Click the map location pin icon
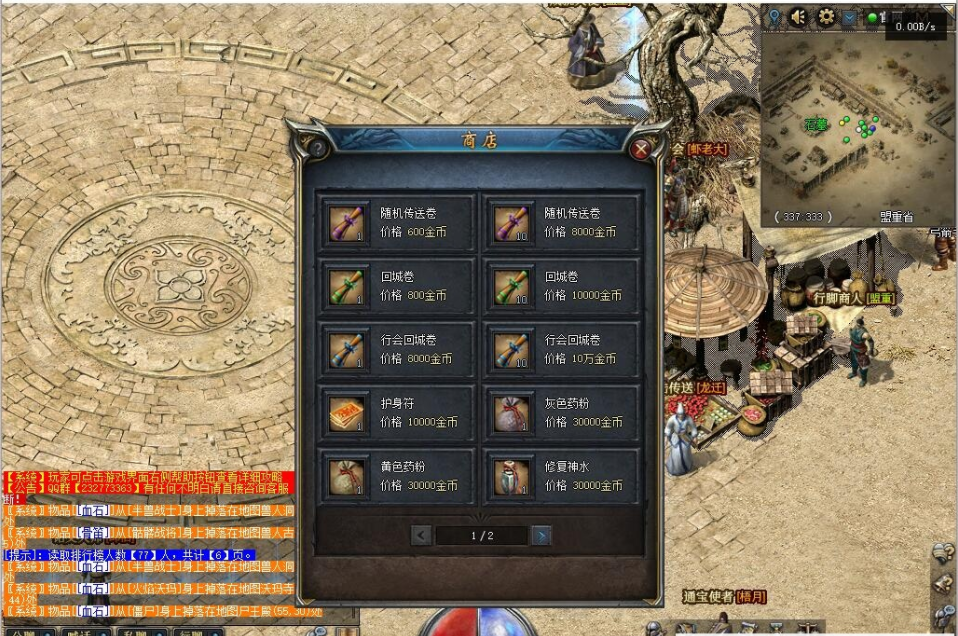 [774, 17]
